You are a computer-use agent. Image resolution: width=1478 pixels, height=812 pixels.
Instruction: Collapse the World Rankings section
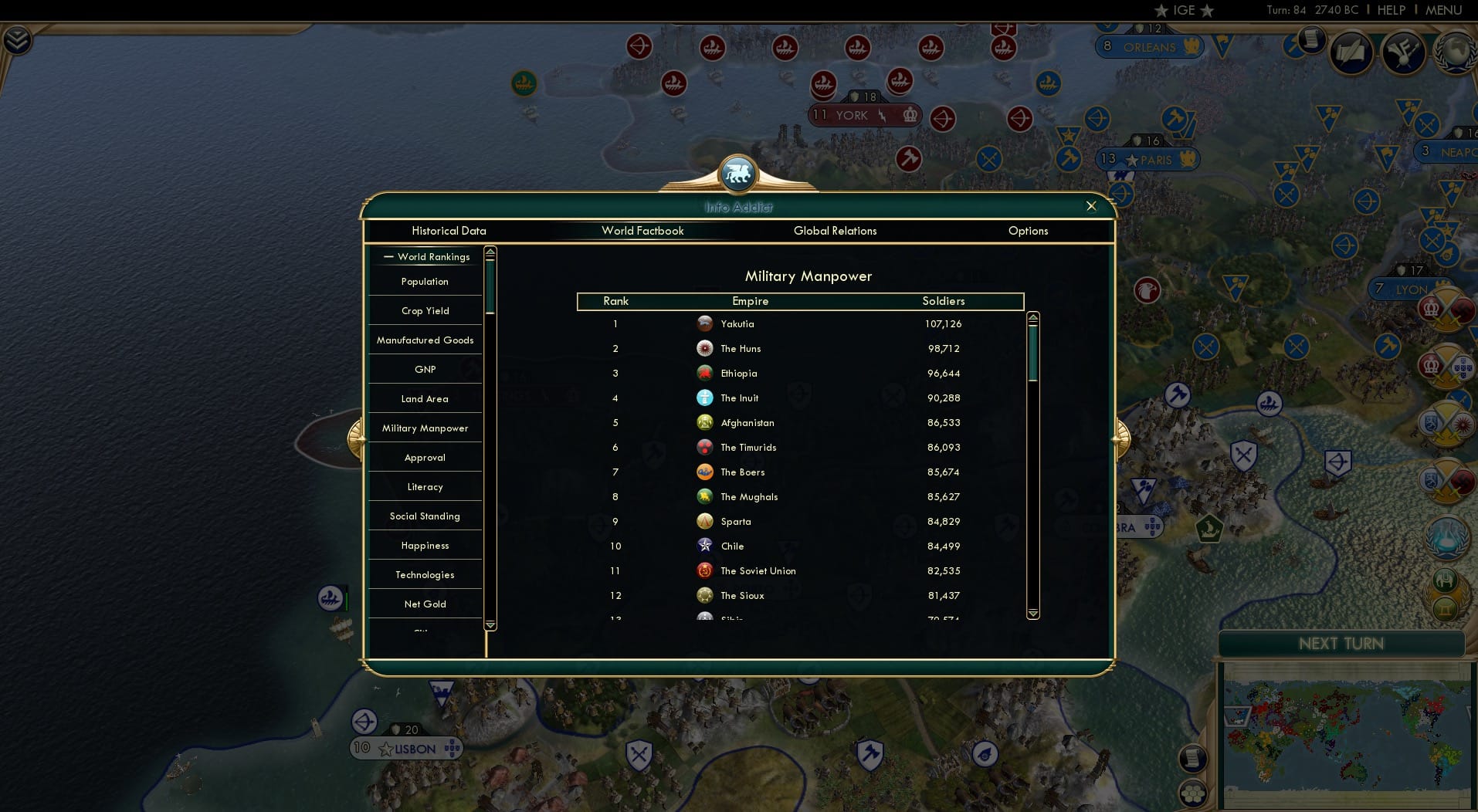(x=388, y=256)
